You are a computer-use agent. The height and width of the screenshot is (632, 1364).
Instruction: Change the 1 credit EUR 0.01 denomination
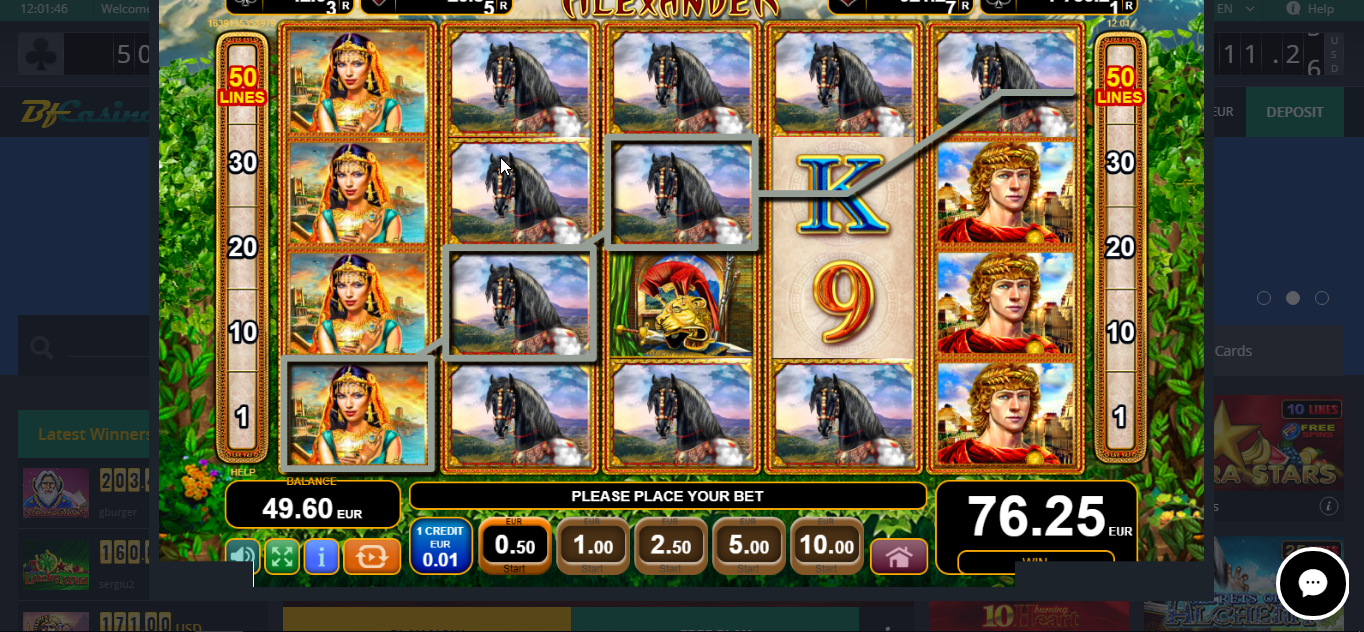[441, 546]
